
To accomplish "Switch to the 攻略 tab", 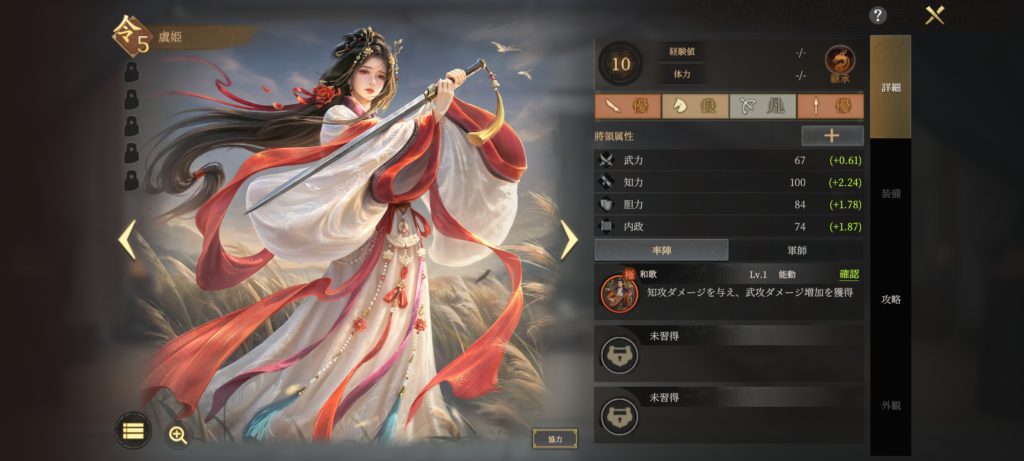I will coord(890,299).
